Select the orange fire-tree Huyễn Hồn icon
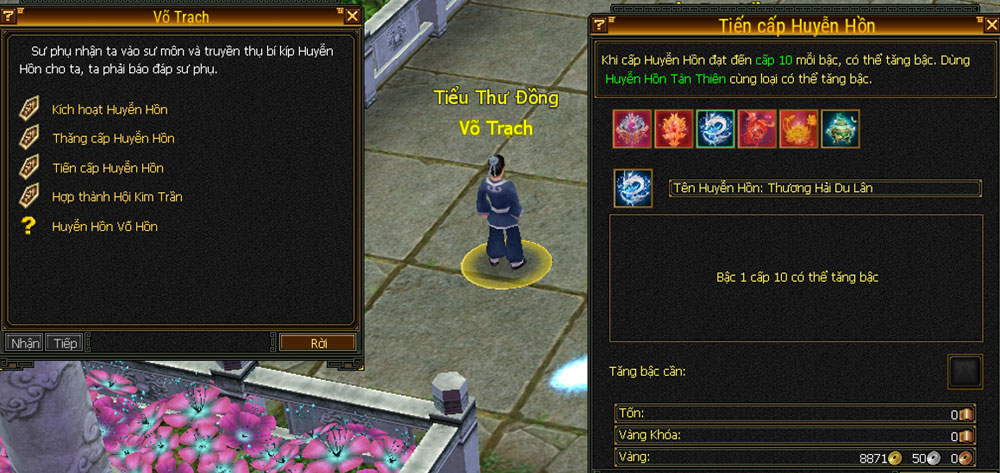This screenshot has width=1000, height=473. (674, 129)
